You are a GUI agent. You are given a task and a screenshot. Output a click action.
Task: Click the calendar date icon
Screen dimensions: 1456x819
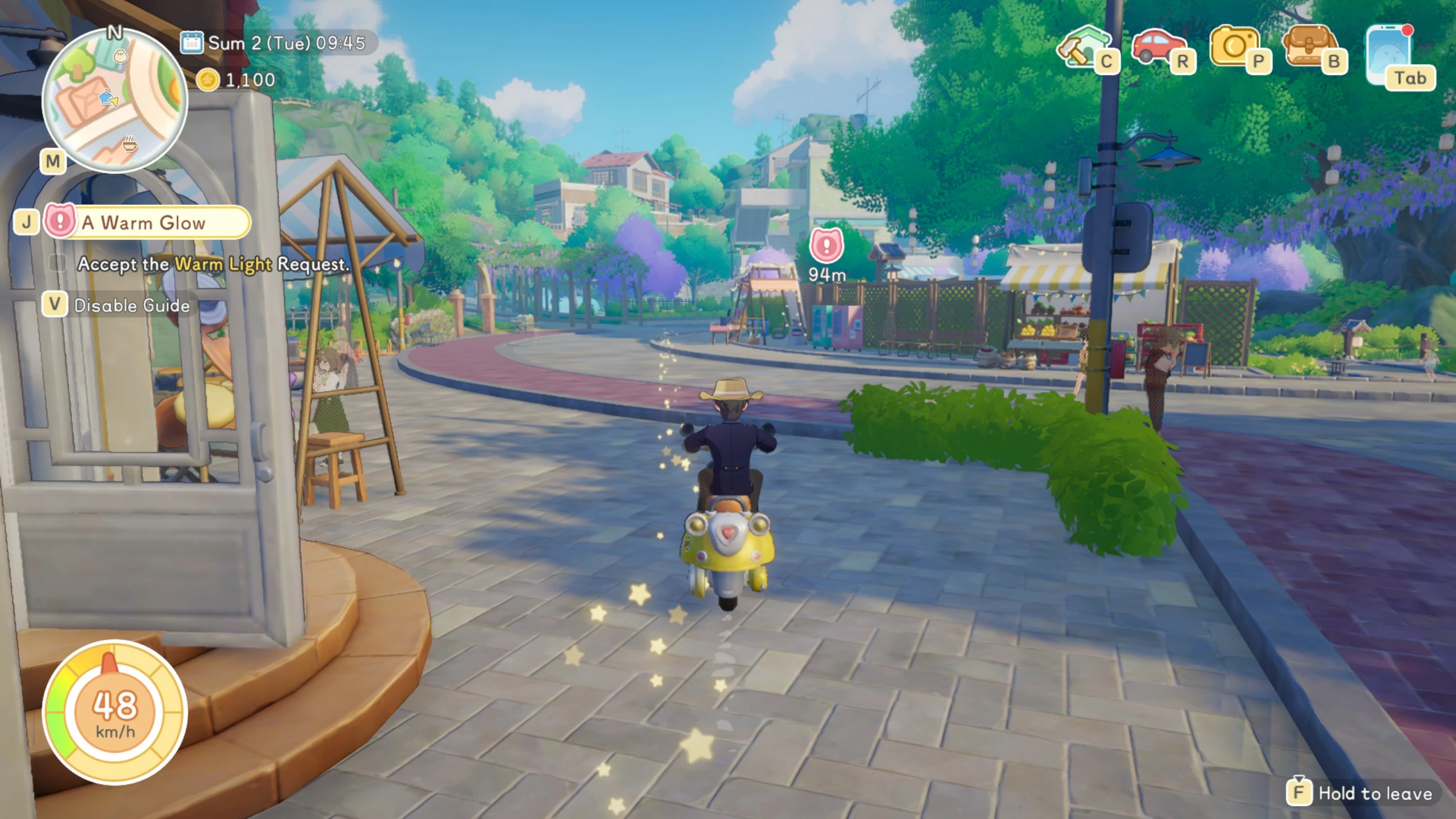point(192,43)
